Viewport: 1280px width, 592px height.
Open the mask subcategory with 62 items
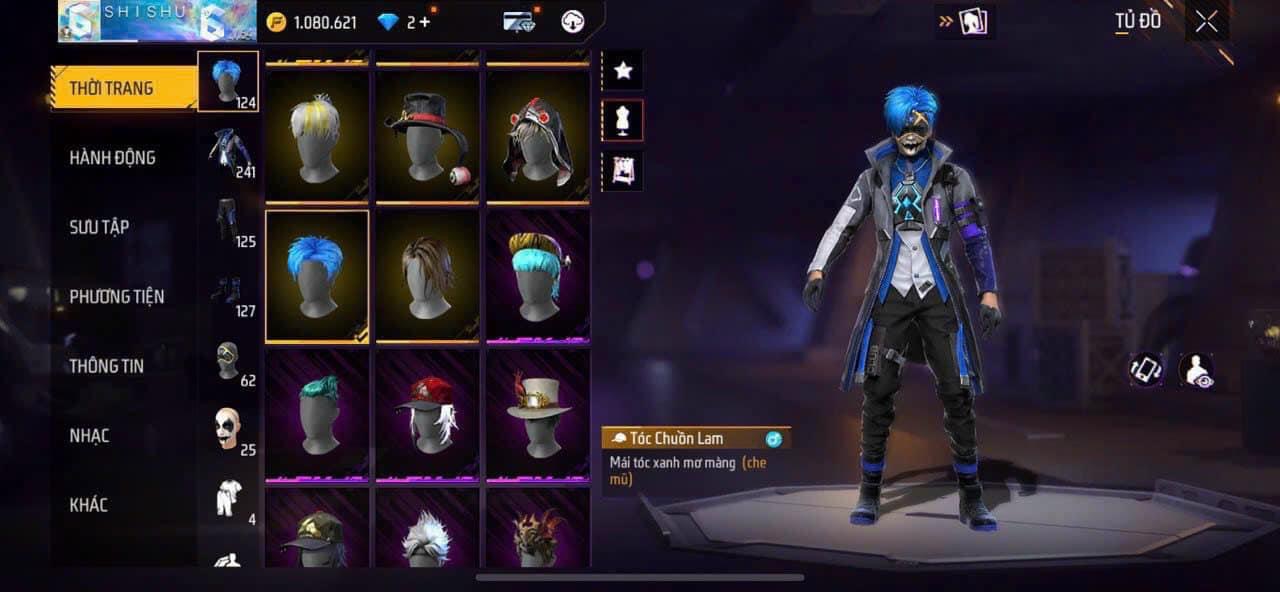coord(229,362)
